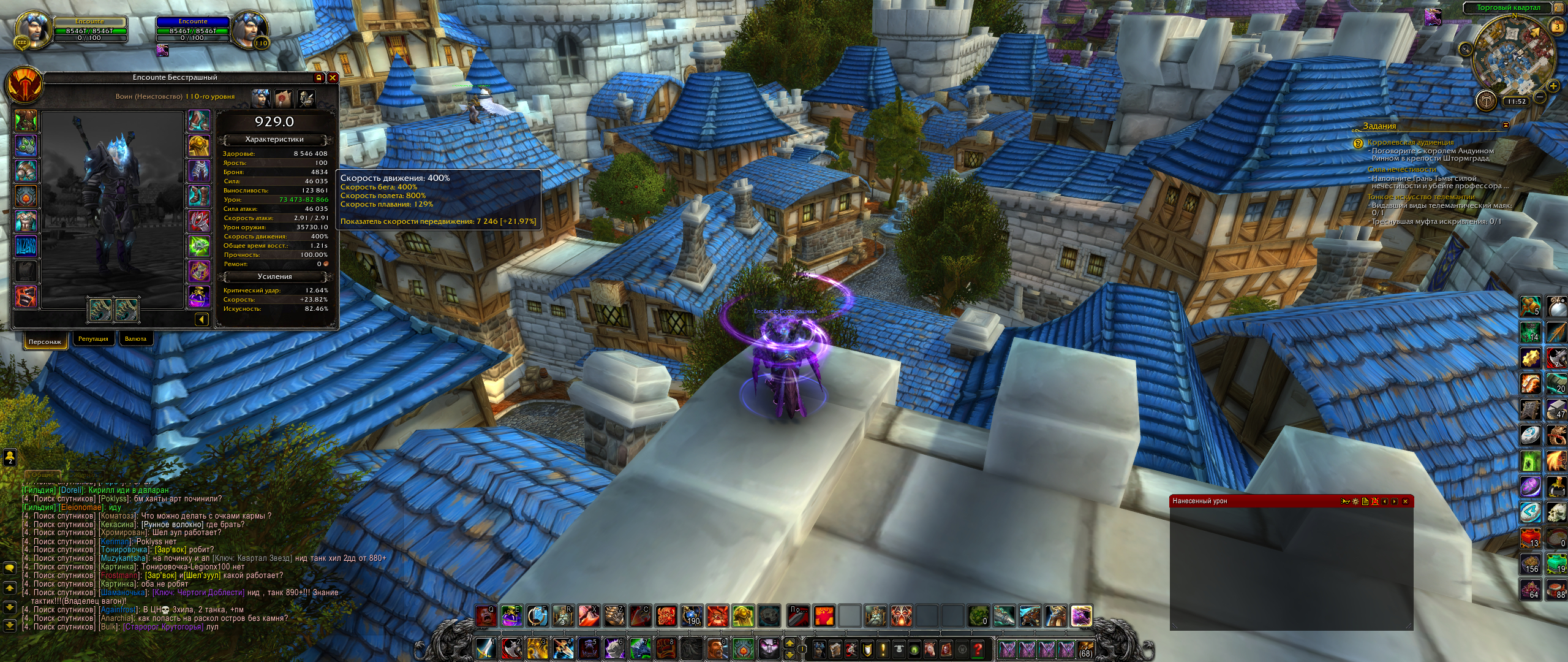1568x662 pixels.
Task: Open the calendar button showing day 3
Action: 1557,26
